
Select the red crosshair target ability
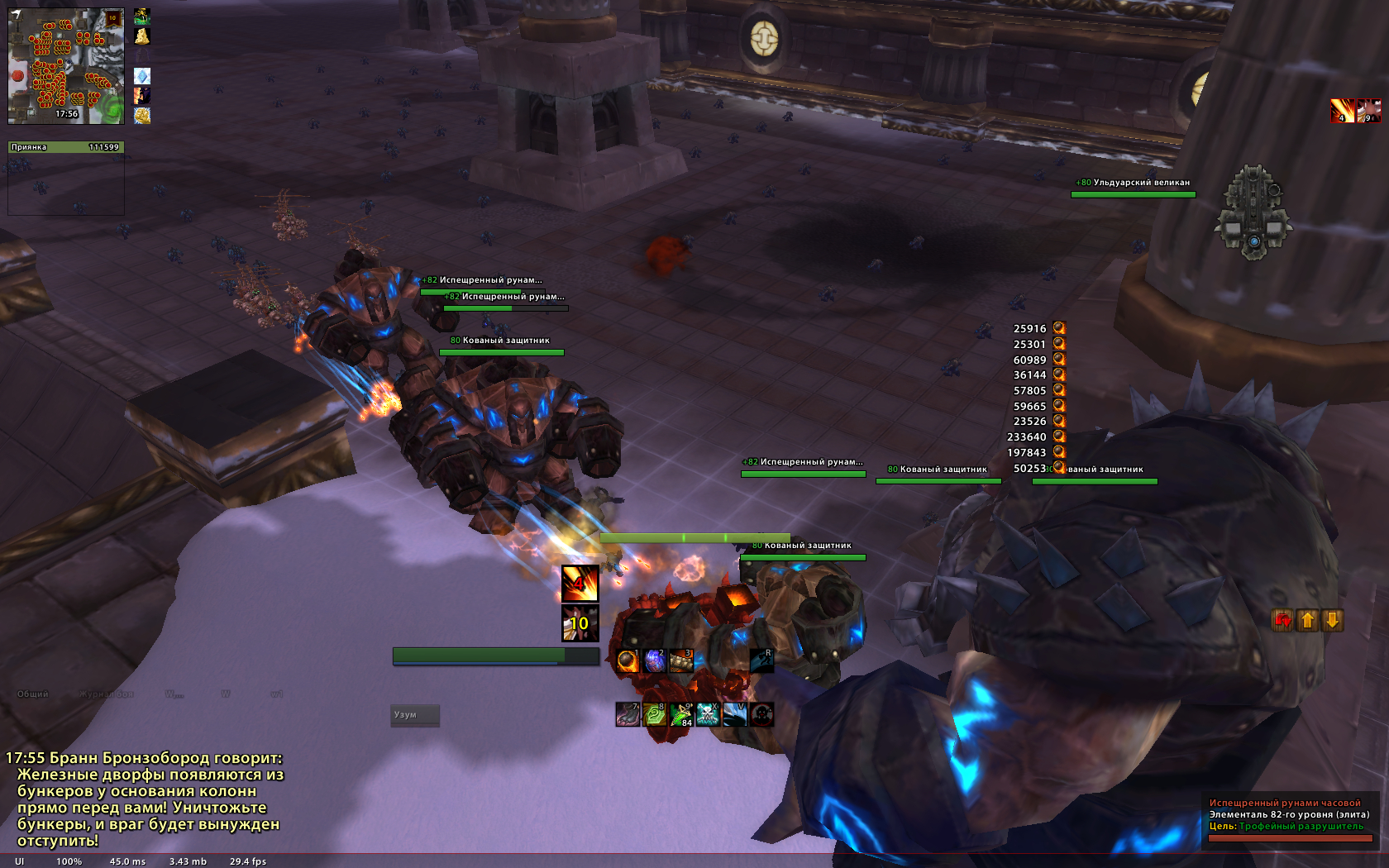pos(761,714)
